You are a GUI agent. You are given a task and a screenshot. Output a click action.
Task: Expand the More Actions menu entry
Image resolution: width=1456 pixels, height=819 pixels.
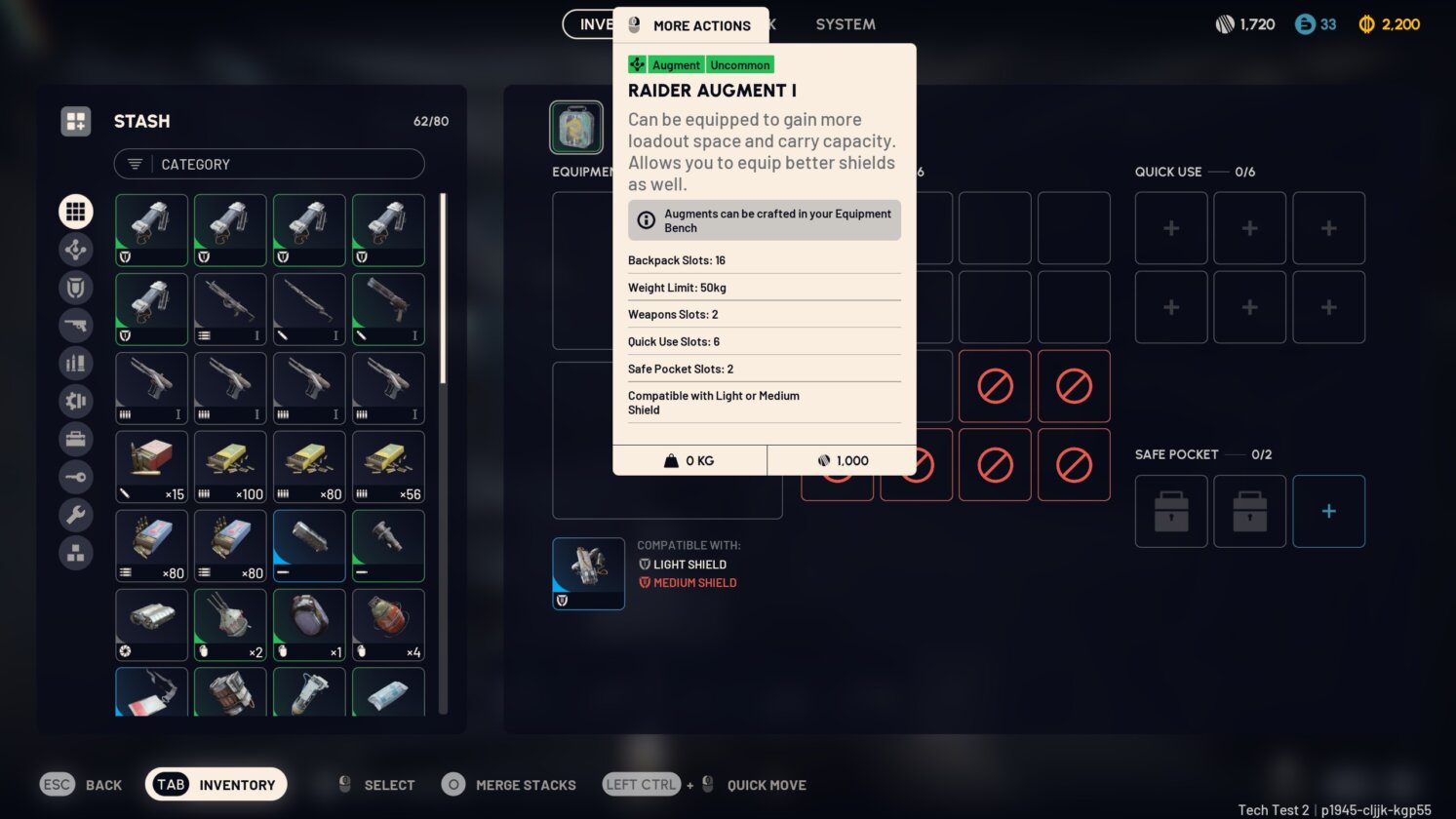tap(704, 26)
